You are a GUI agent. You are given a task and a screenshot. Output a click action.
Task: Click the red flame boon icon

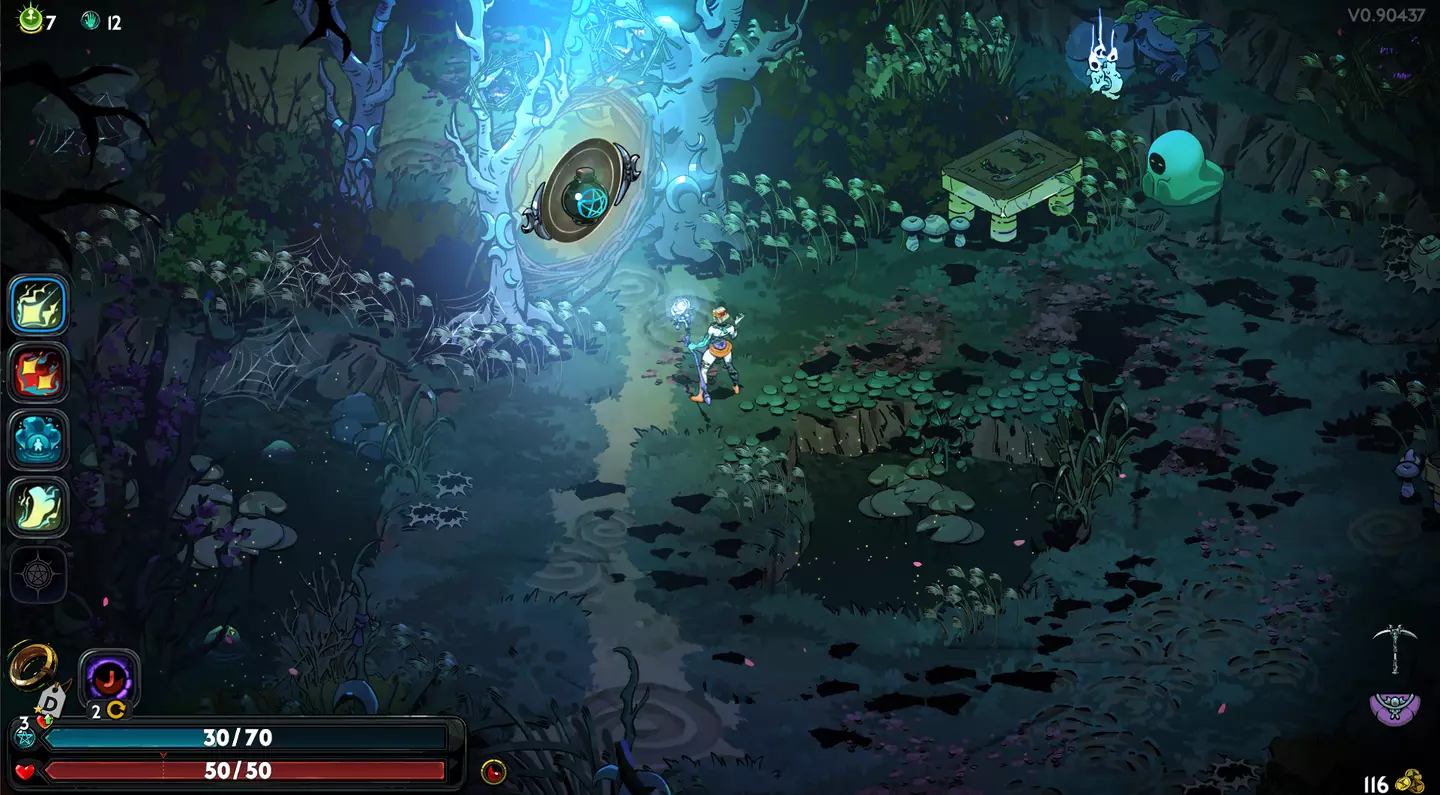click(39, 372)
